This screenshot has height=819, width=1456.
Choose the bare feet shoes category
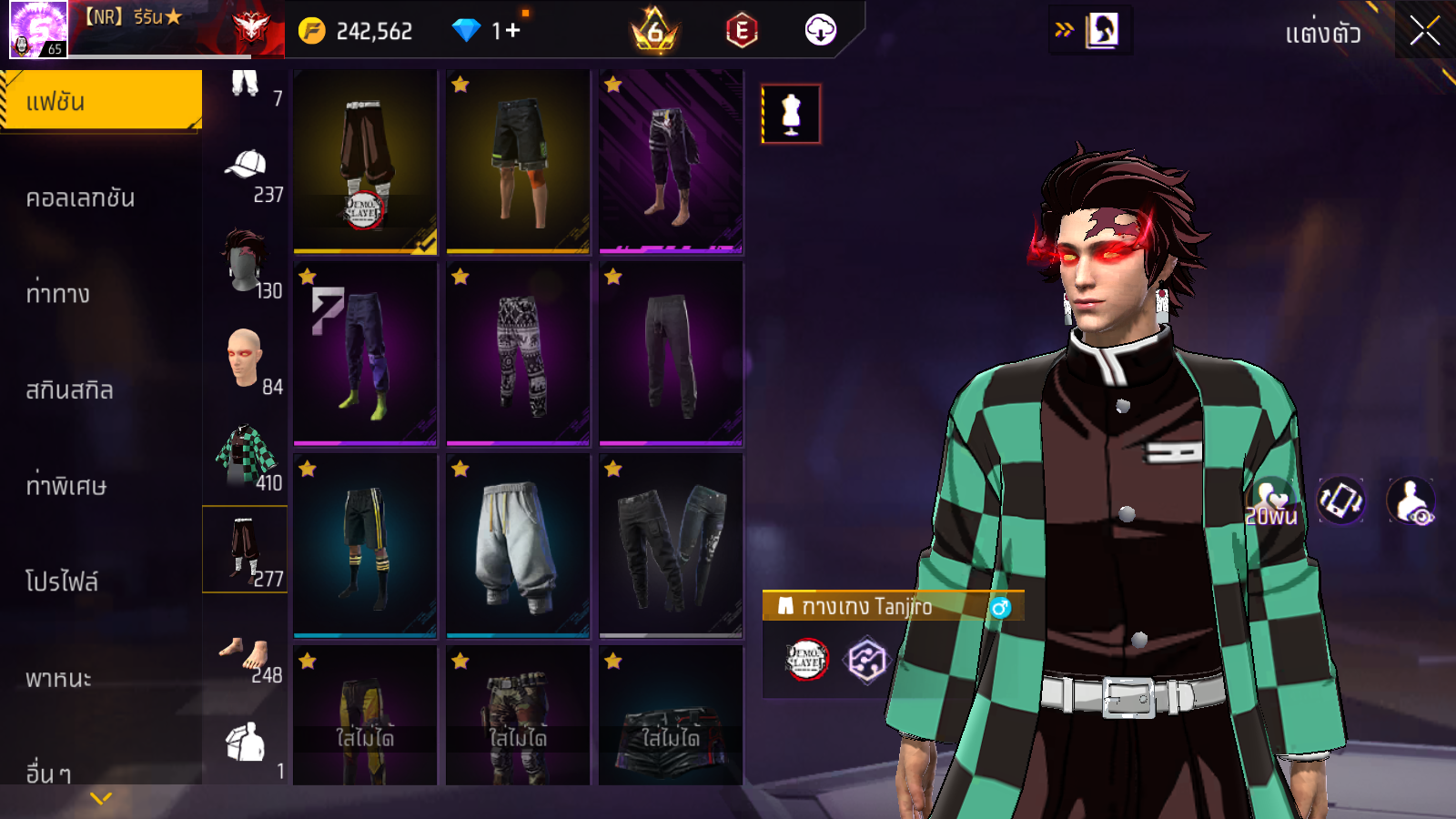point(245,652)
